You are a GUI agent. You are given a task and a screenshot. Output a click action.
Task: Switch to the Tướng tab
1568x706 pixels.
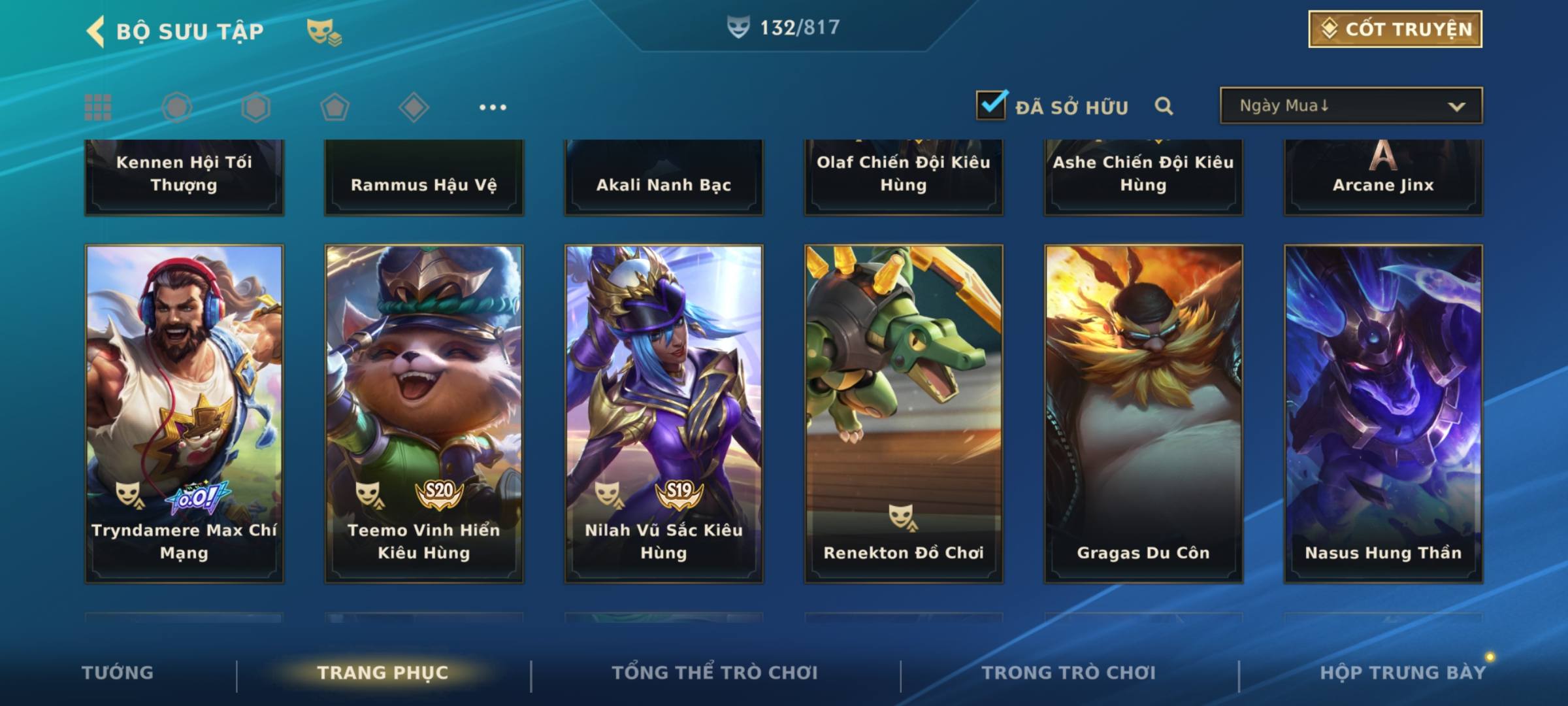118,673
